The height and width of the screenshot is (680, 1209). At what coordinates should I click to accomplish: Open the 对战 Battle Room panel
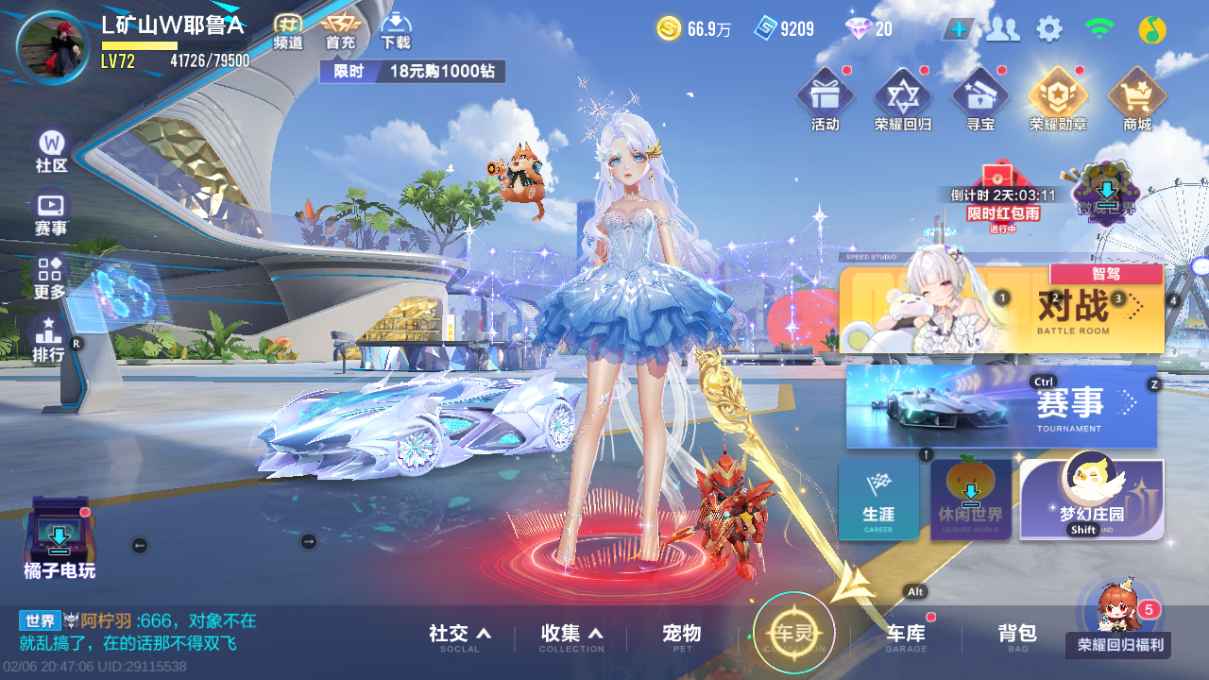[1000, 309]
